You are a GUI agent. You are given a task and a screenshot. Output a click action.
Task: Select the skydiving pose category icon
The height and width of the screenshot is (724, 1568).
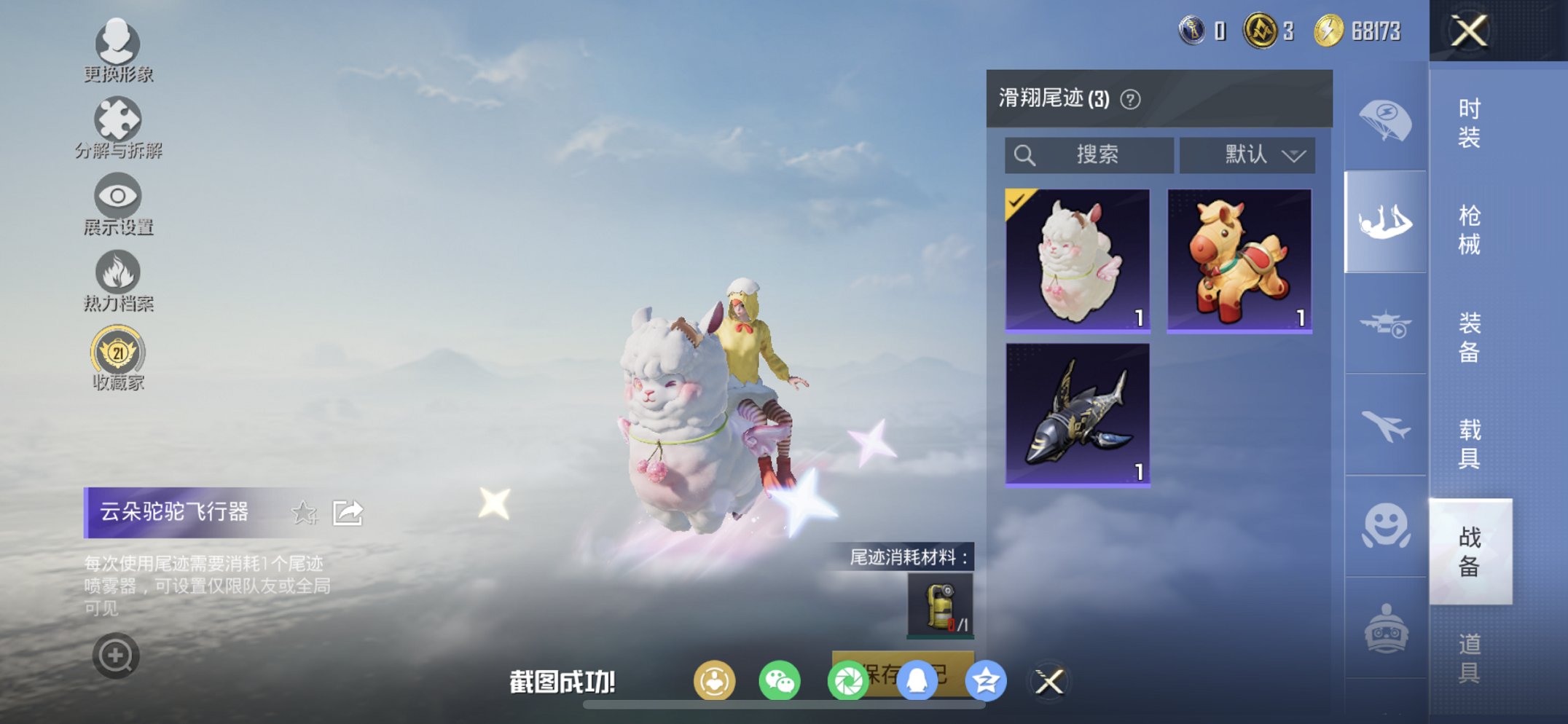[1384, 219]
